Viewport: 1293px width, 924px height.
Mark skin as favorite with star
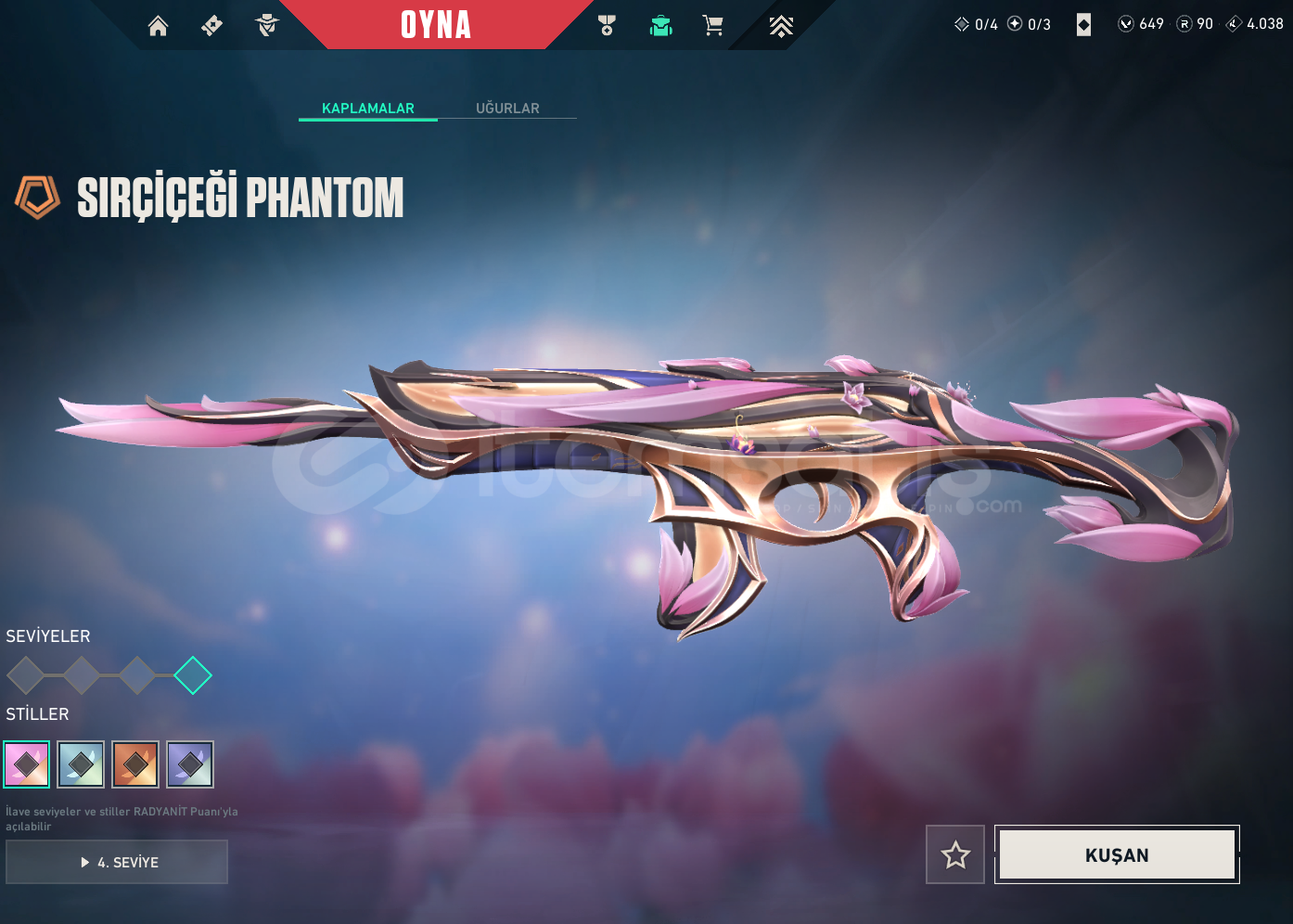click(x=955, y=854)
